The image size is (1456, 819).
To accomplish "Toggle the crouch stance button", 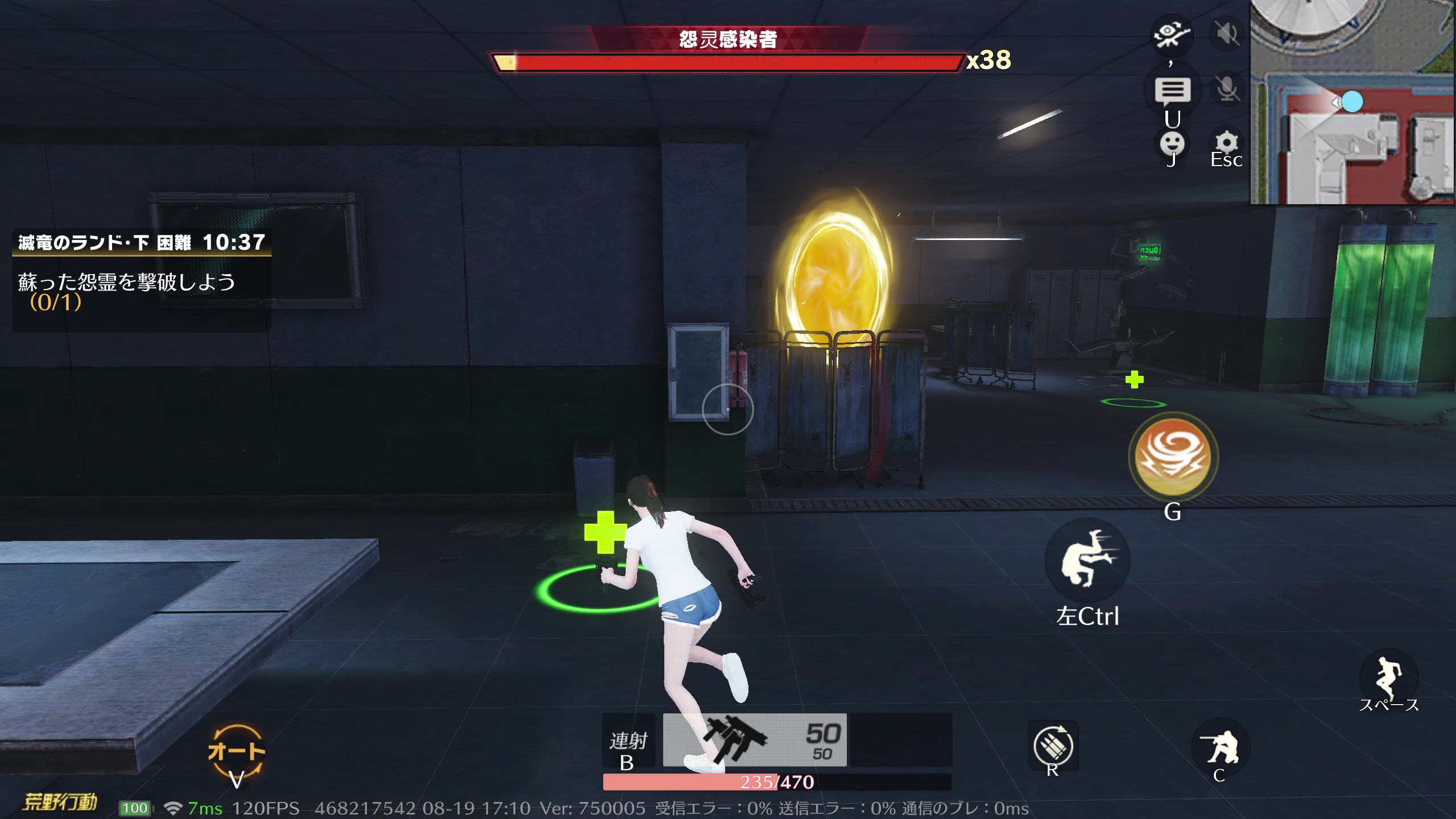I will [x=1219, y=746].
